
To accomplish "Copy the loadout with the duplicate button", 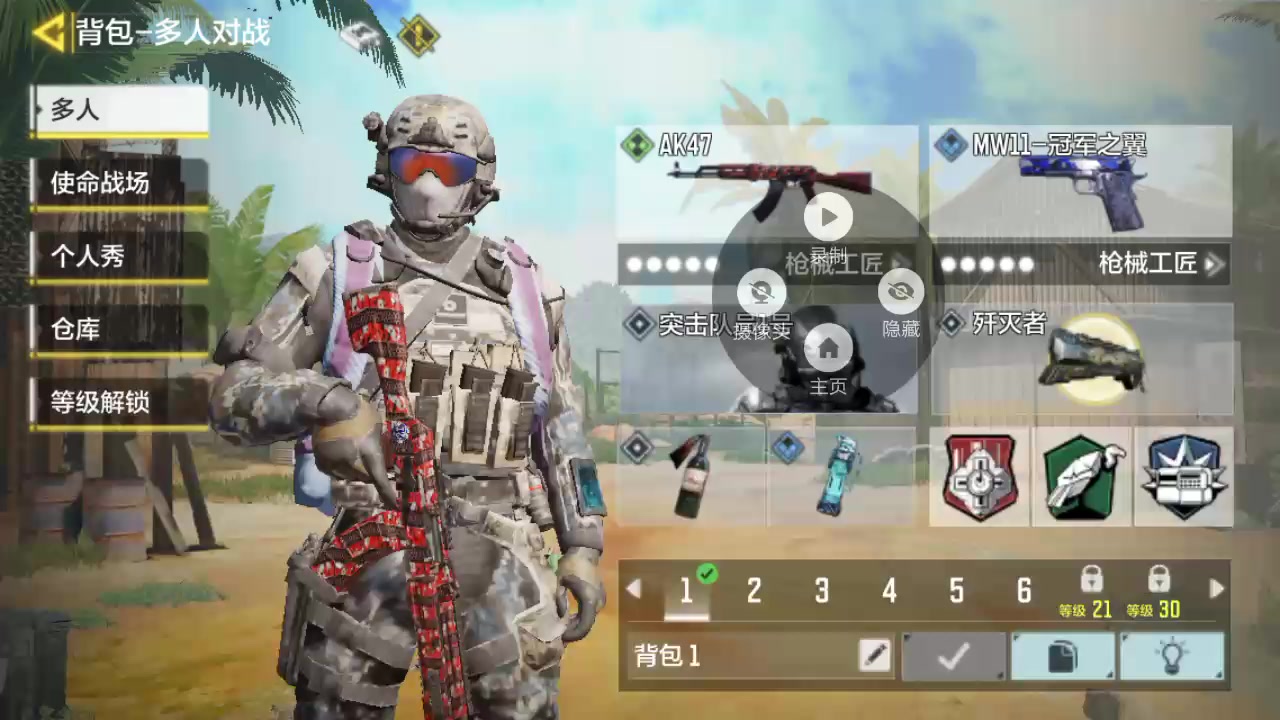I will tap(1062, 657).
